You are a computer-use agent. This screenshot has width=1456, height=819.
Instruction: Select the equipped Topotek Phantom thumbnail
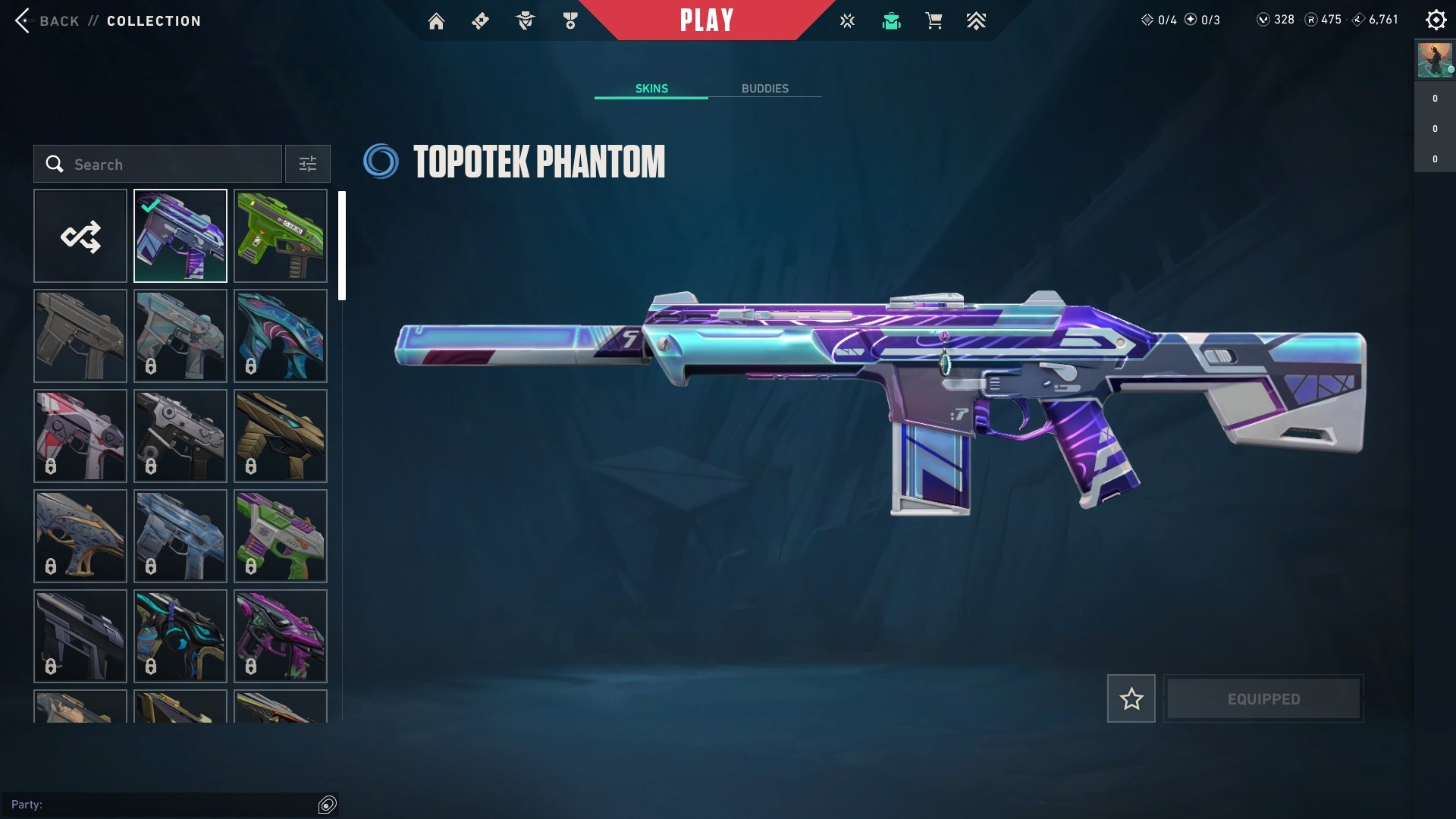[x=180, y=236]
